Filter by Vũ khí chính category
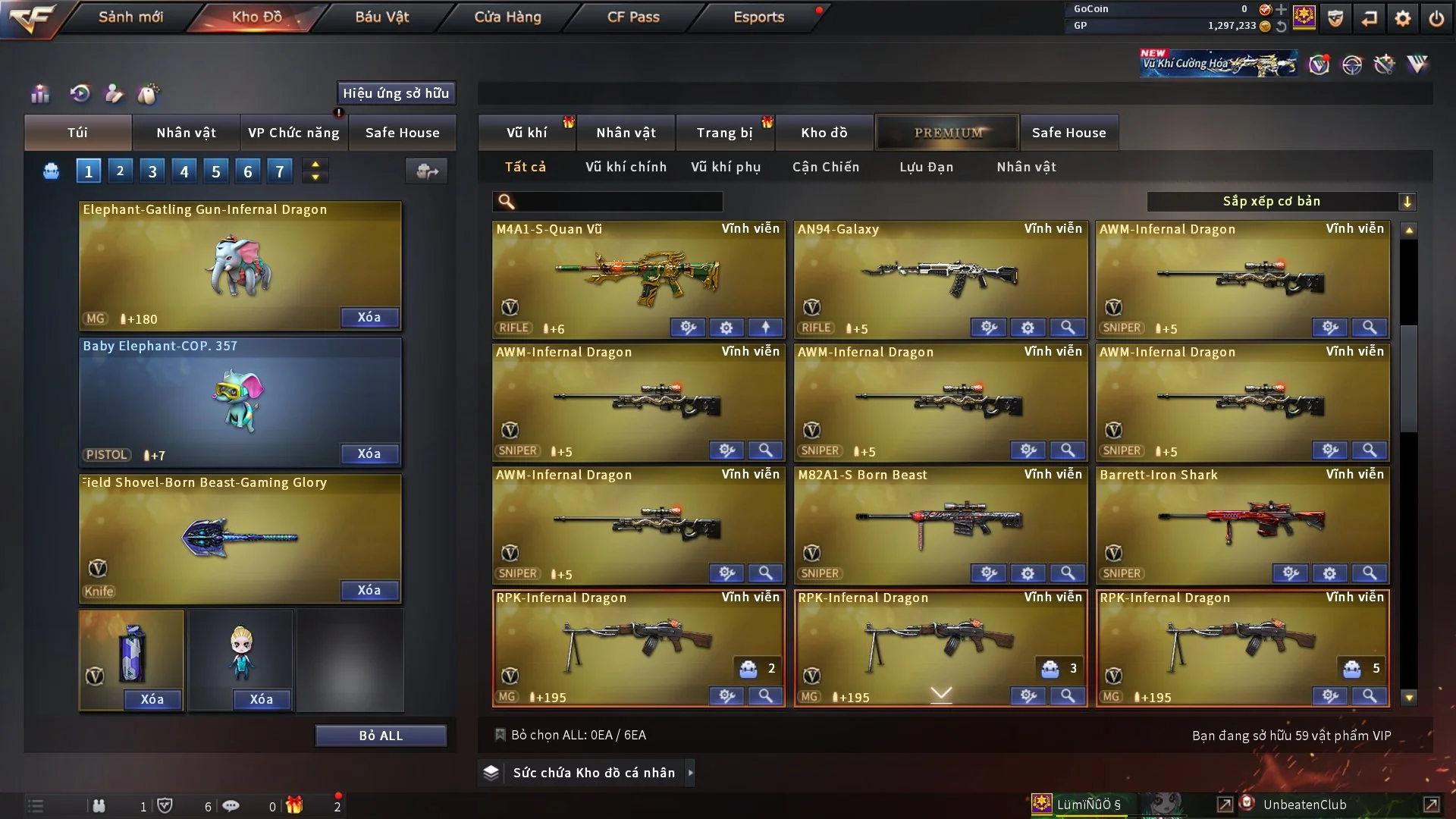1456x819 pixels. [626, 167]
